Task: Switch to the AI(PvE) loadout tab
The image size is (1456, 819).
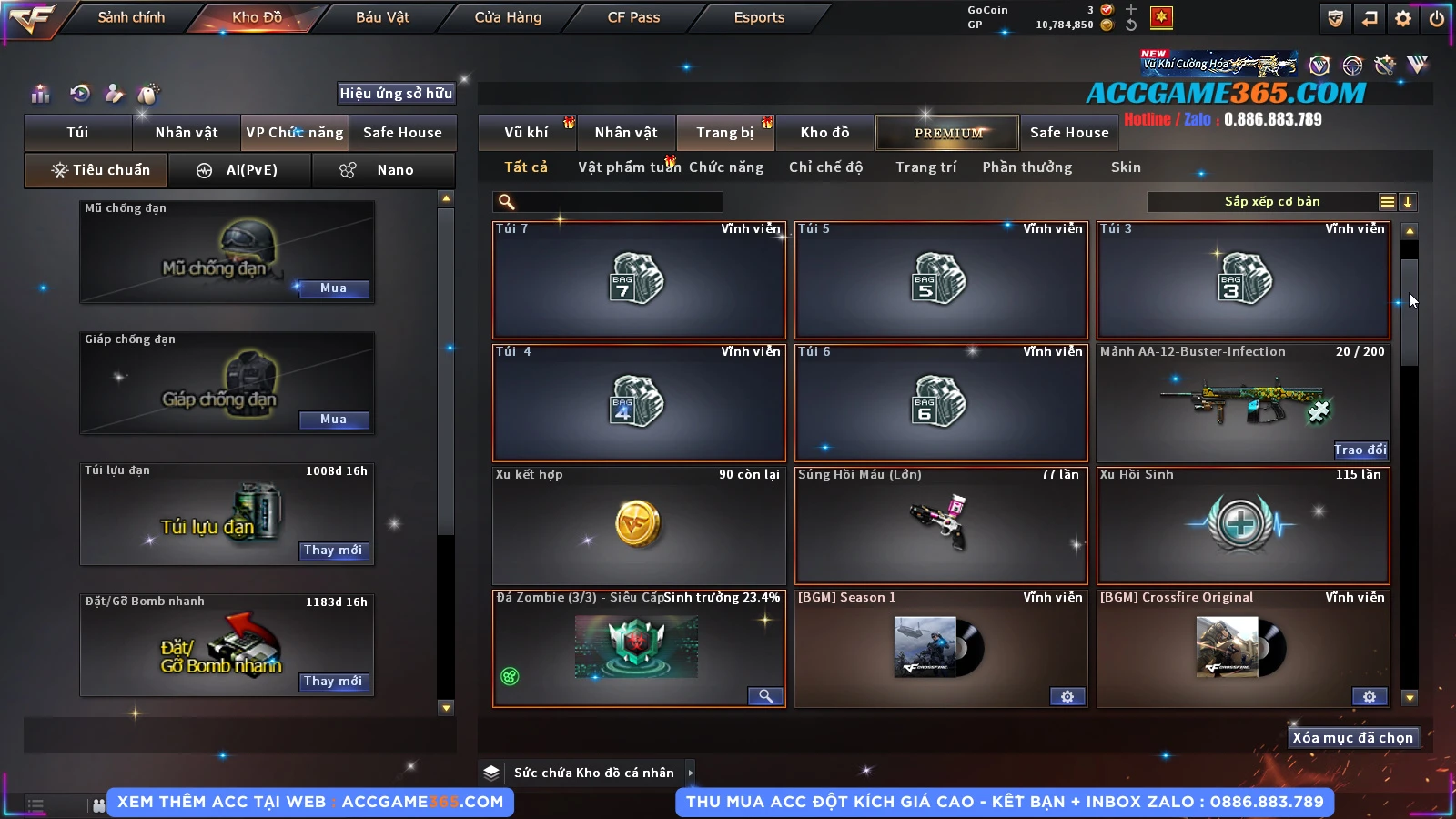Action: [x=240, y=170]
